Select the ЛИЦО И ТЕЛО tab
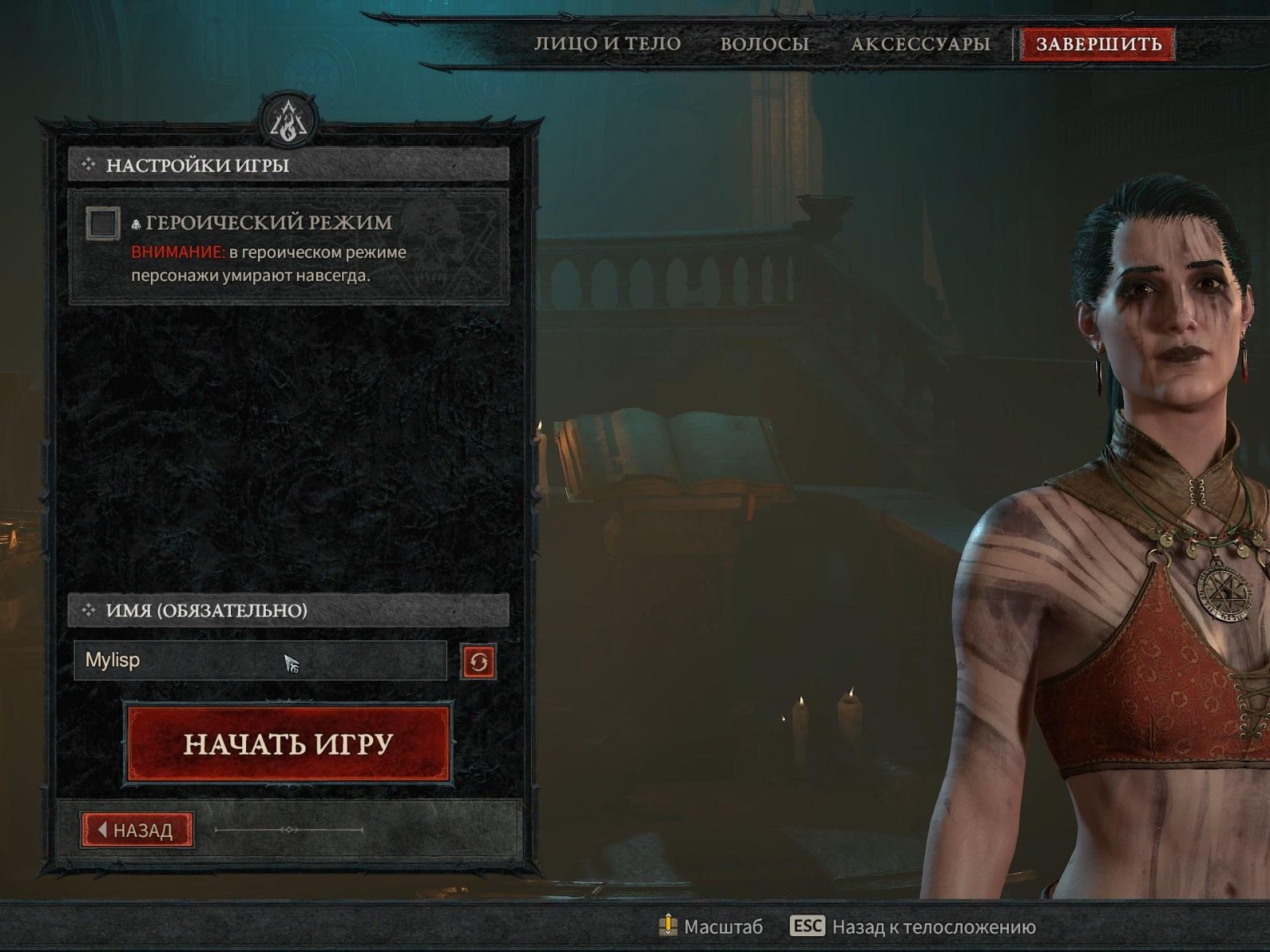This screenshot has width=1270, height=952. coord(608,44)
